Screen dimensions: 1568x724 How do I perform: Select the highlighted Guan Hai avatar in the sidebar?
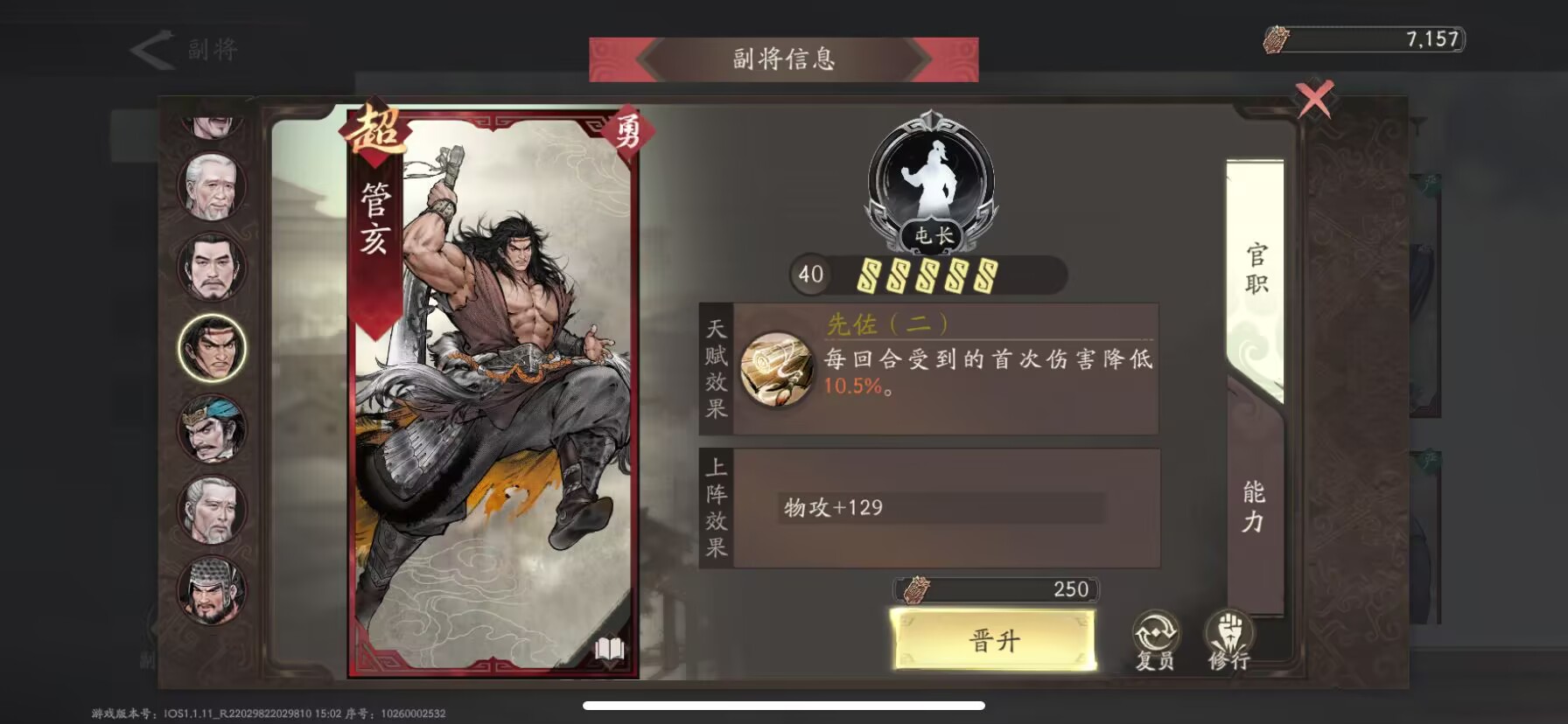(213, 349)
